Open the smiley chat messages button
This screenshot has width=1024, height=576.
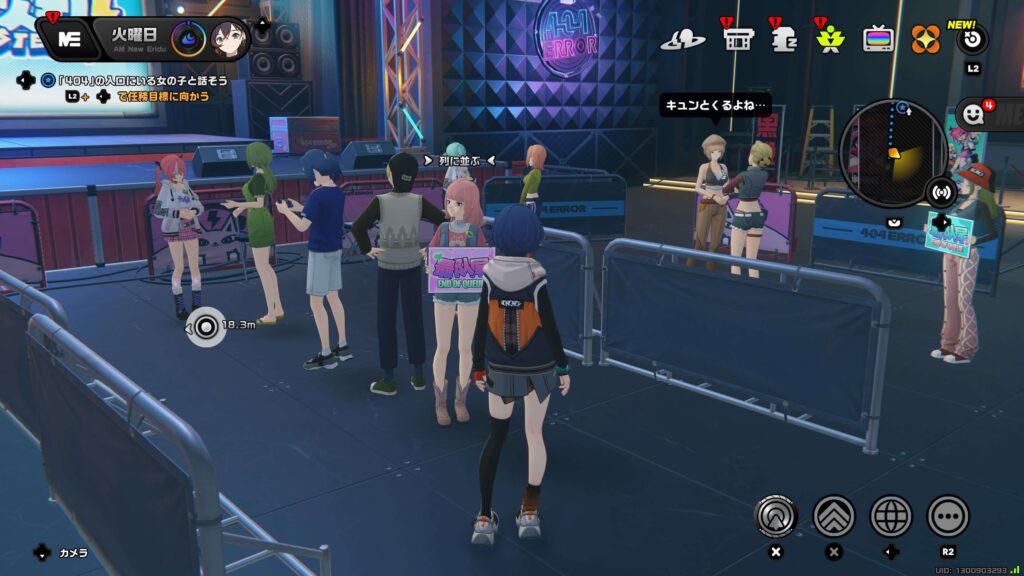pos(973,114)
